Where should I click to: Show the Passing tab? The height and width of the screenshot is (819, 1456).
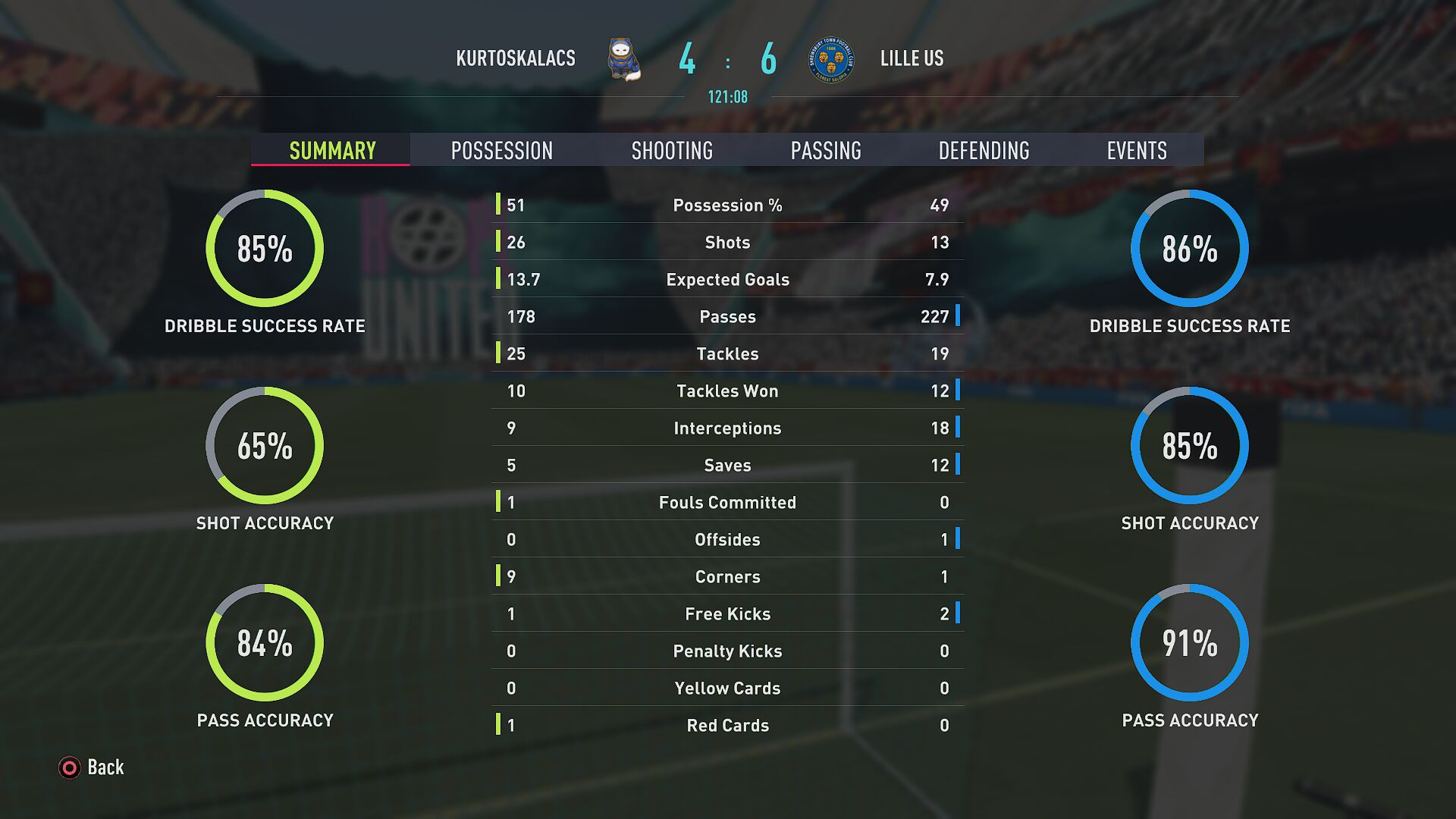click(826, 150)
